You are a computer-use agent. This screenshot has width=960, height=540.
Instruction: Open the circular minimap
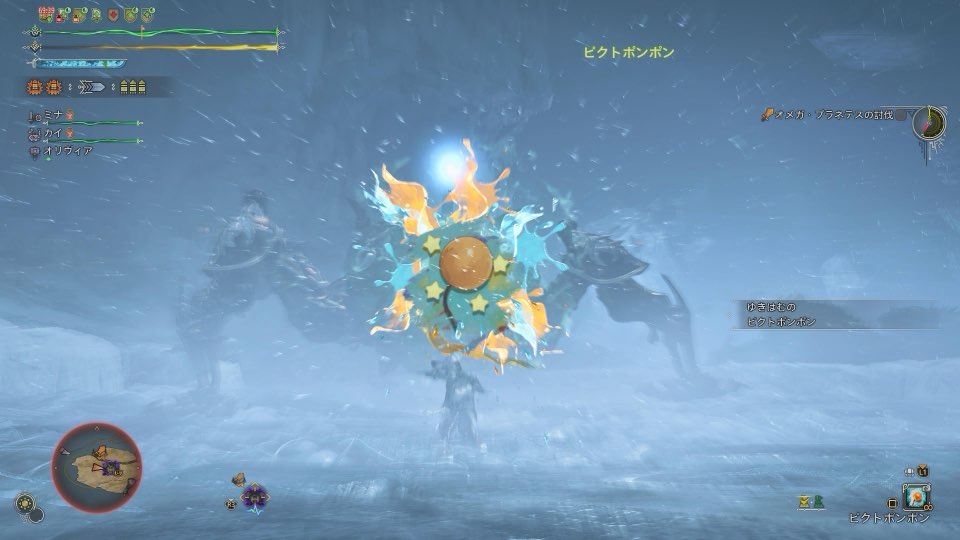coord(97,467)
